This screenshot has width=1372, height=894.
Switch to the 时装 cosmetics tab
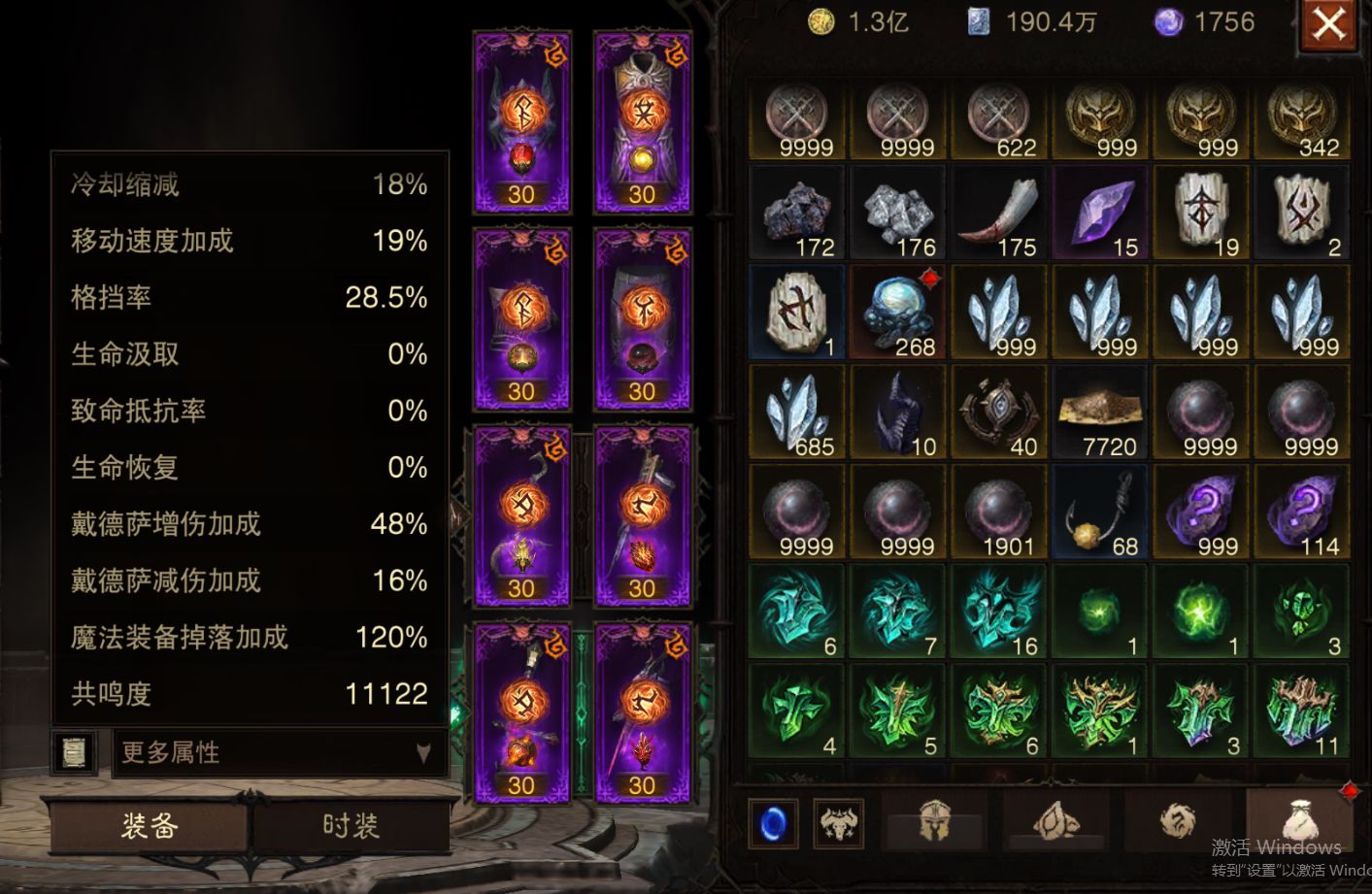(351, 825)
